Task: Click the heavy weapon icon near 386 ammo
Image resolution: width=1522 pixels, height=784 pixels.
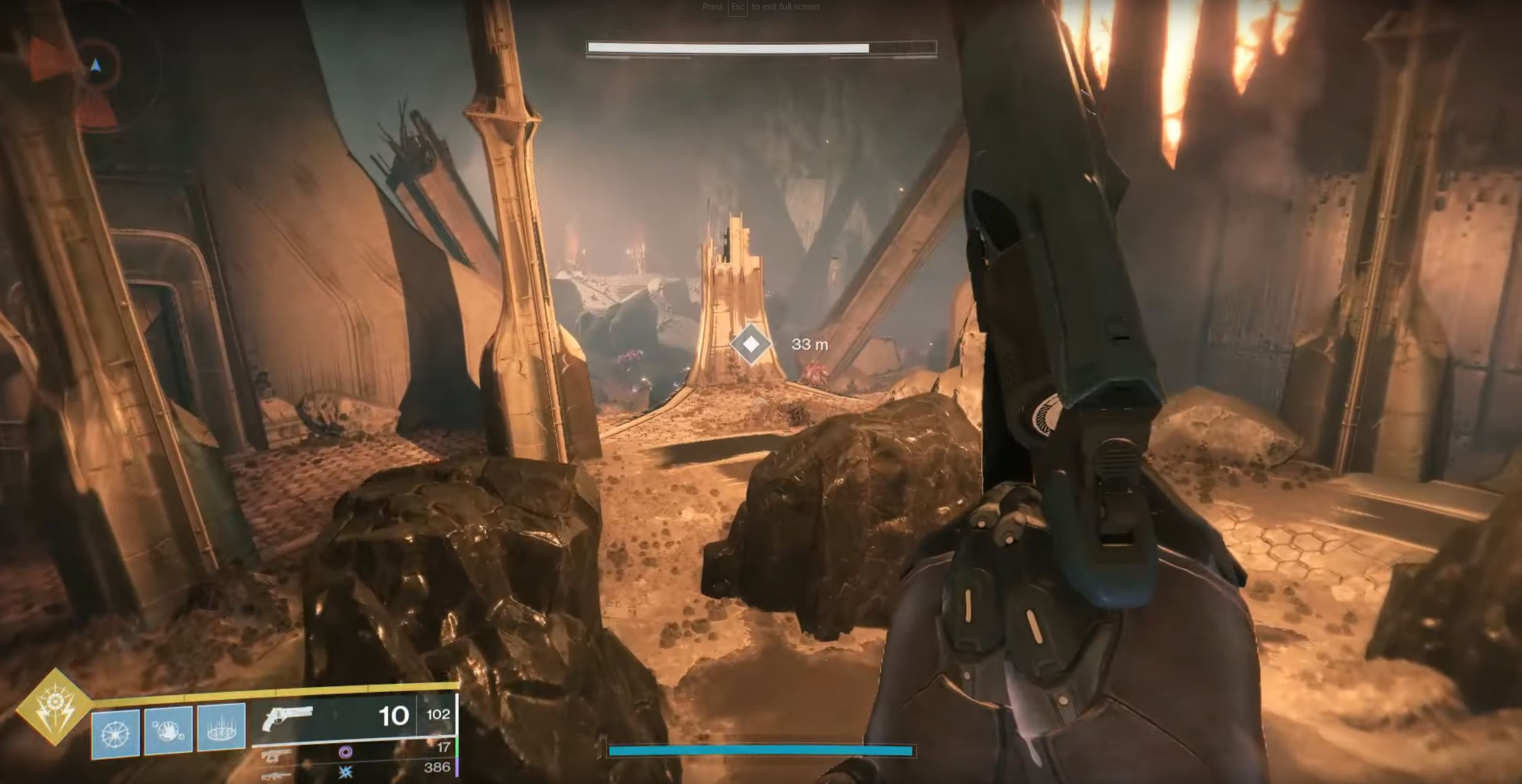Action: coord(275,775)
